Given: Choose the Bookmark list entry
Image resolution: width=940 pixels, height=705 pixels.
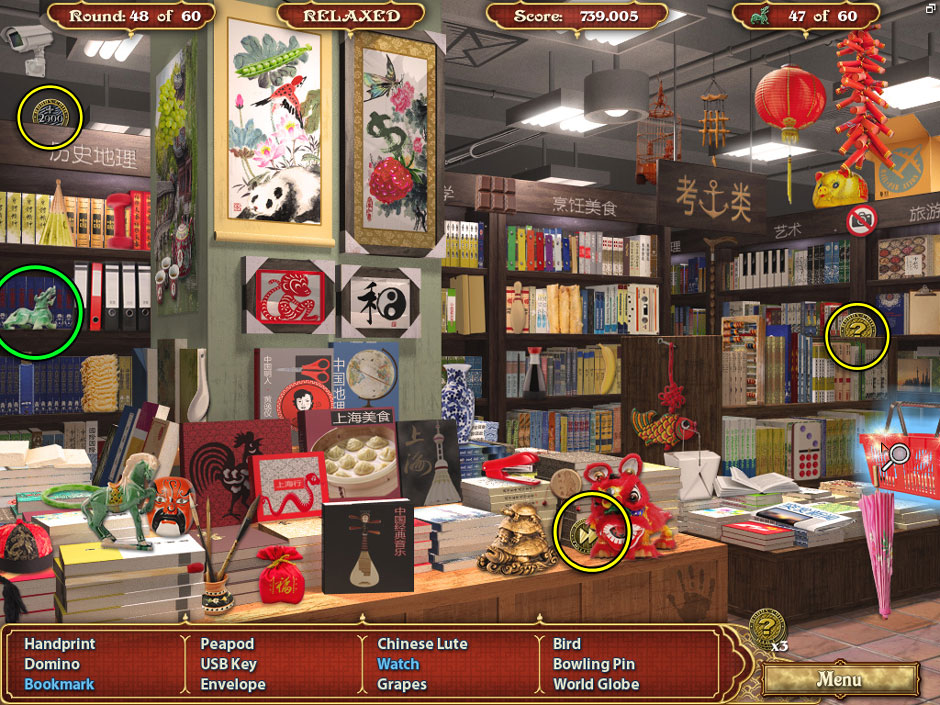Looking at the screenshot, I should tap(59, 685).
